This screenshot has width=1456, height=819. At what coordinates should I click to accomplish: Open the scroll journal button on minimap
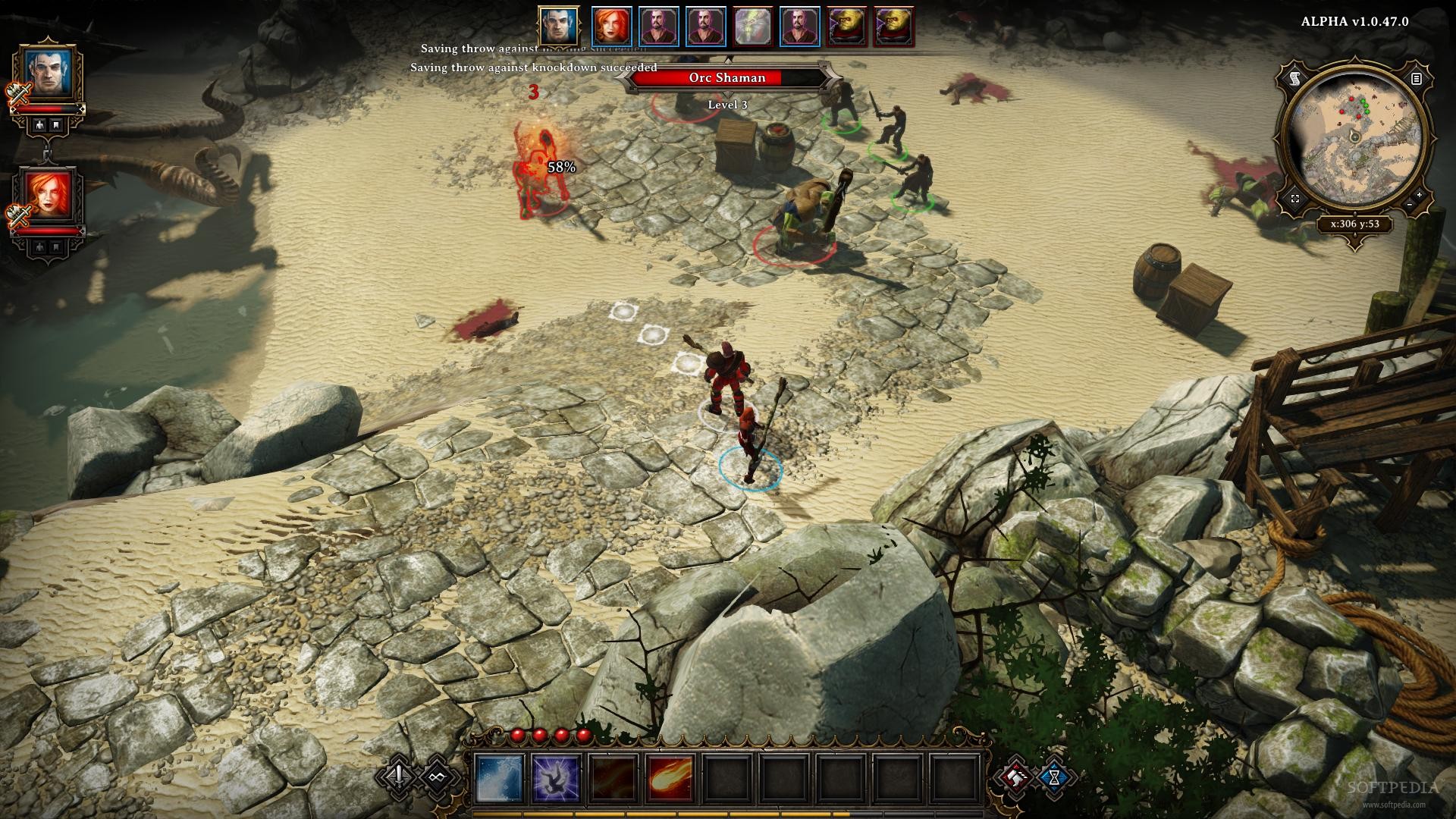pos(1294,78)
